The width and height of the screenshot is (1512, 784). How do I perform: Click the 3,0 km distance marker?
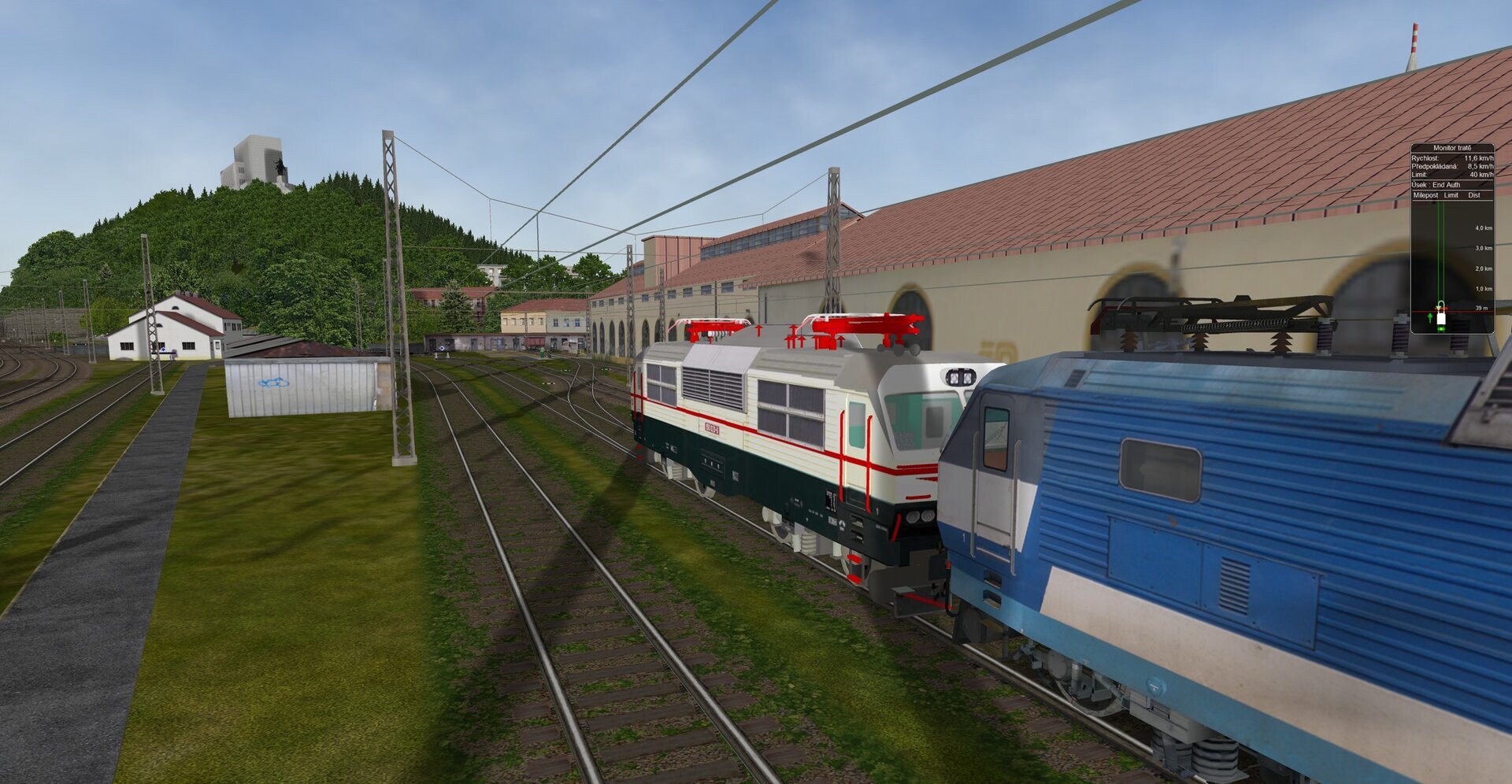[1483, 249]
